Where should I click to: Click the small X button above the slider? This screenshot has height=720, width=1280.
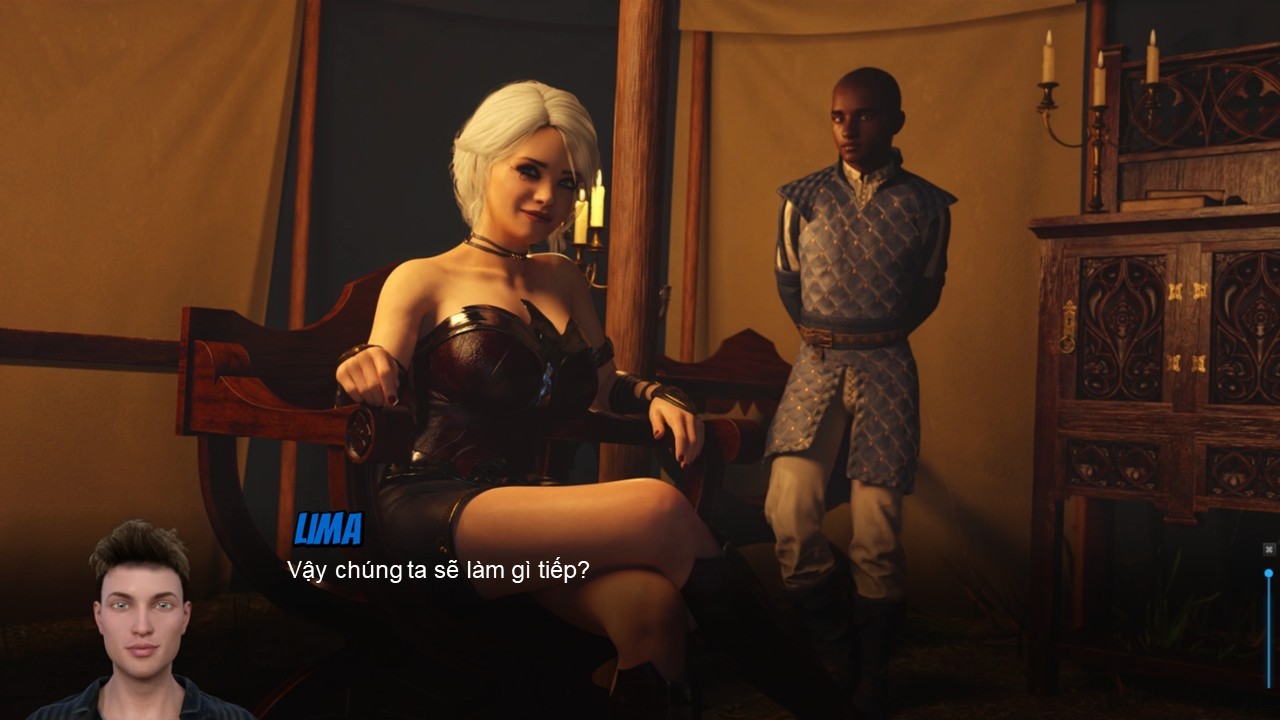coord(1269,549)
